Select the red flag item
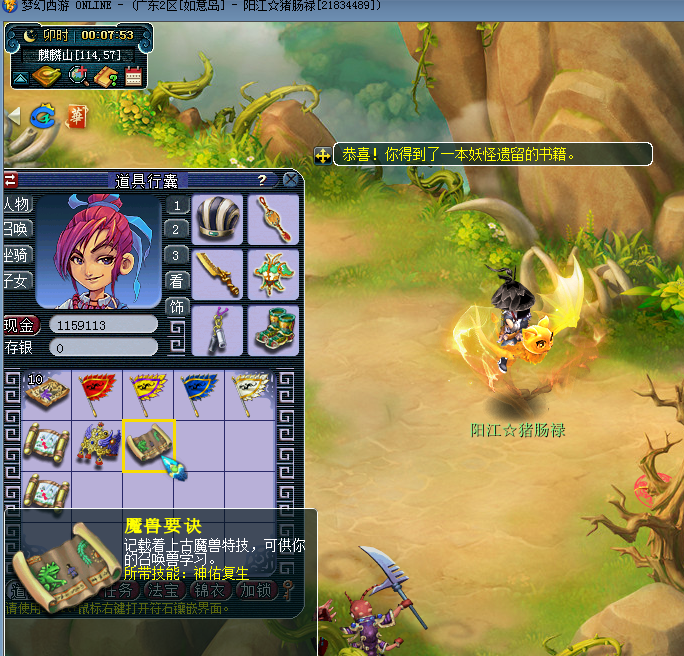Viewport: 684px width, 656px height. 98,394
